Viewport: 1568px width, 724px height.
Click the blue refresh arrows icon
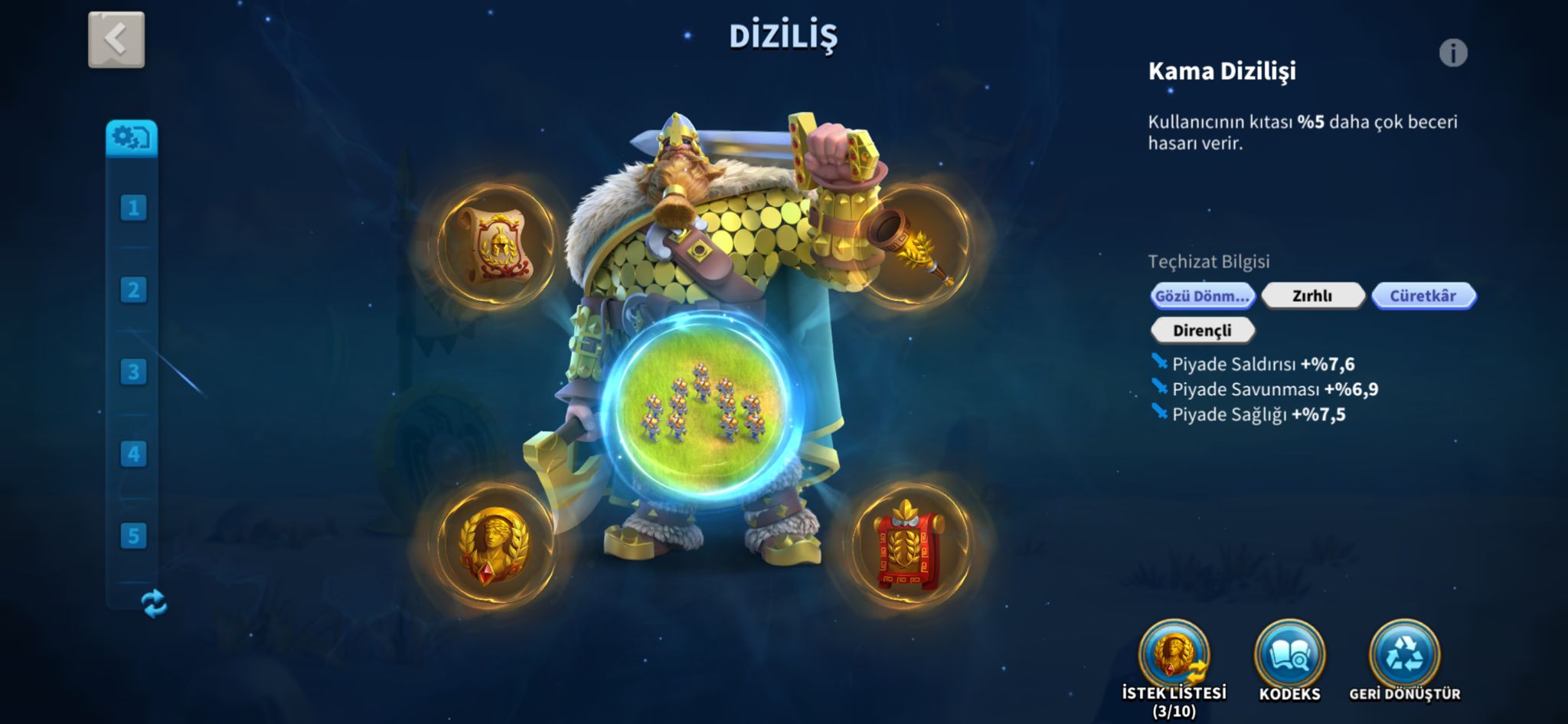click(x=154, y=603)
